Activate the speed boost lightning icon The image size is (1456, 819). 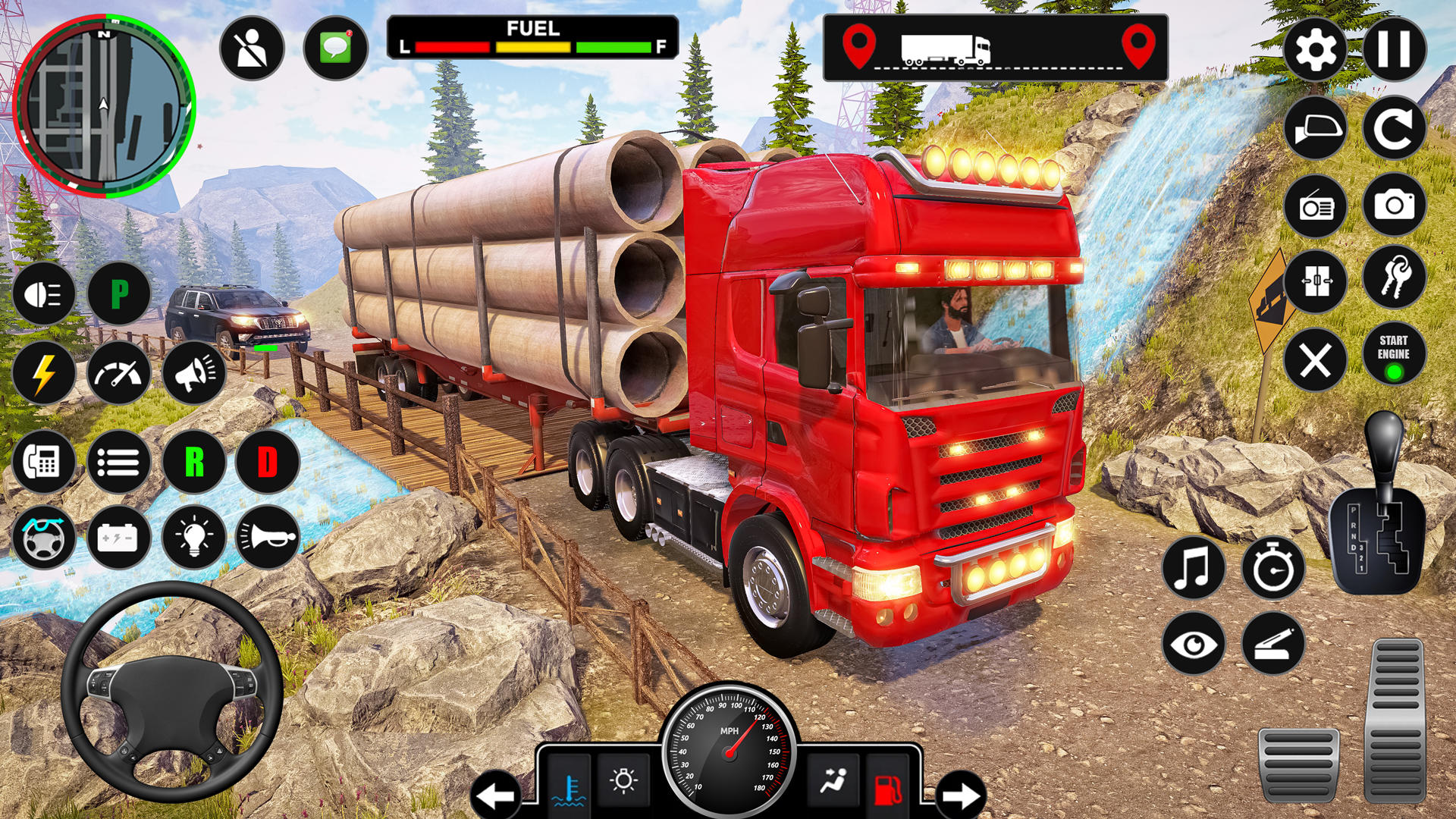point(43,372)
